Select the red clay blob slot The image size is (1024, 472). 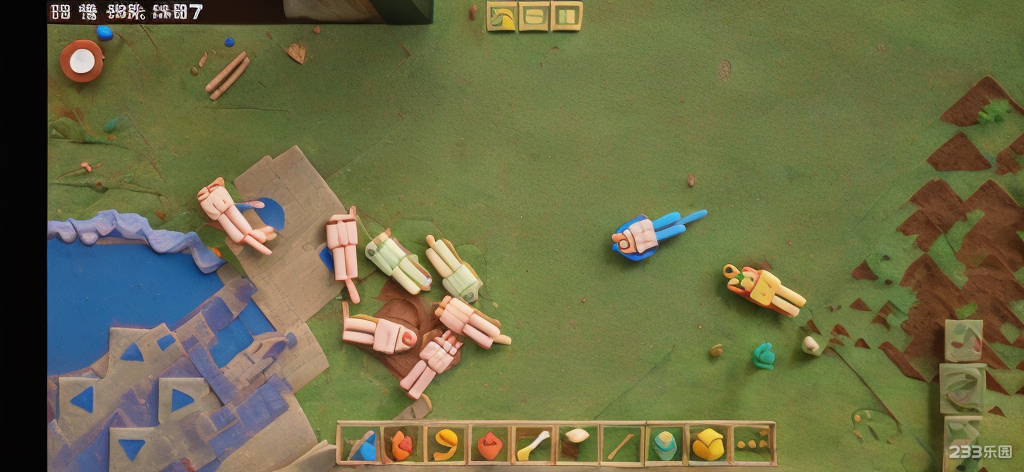(x=488, y=444)
